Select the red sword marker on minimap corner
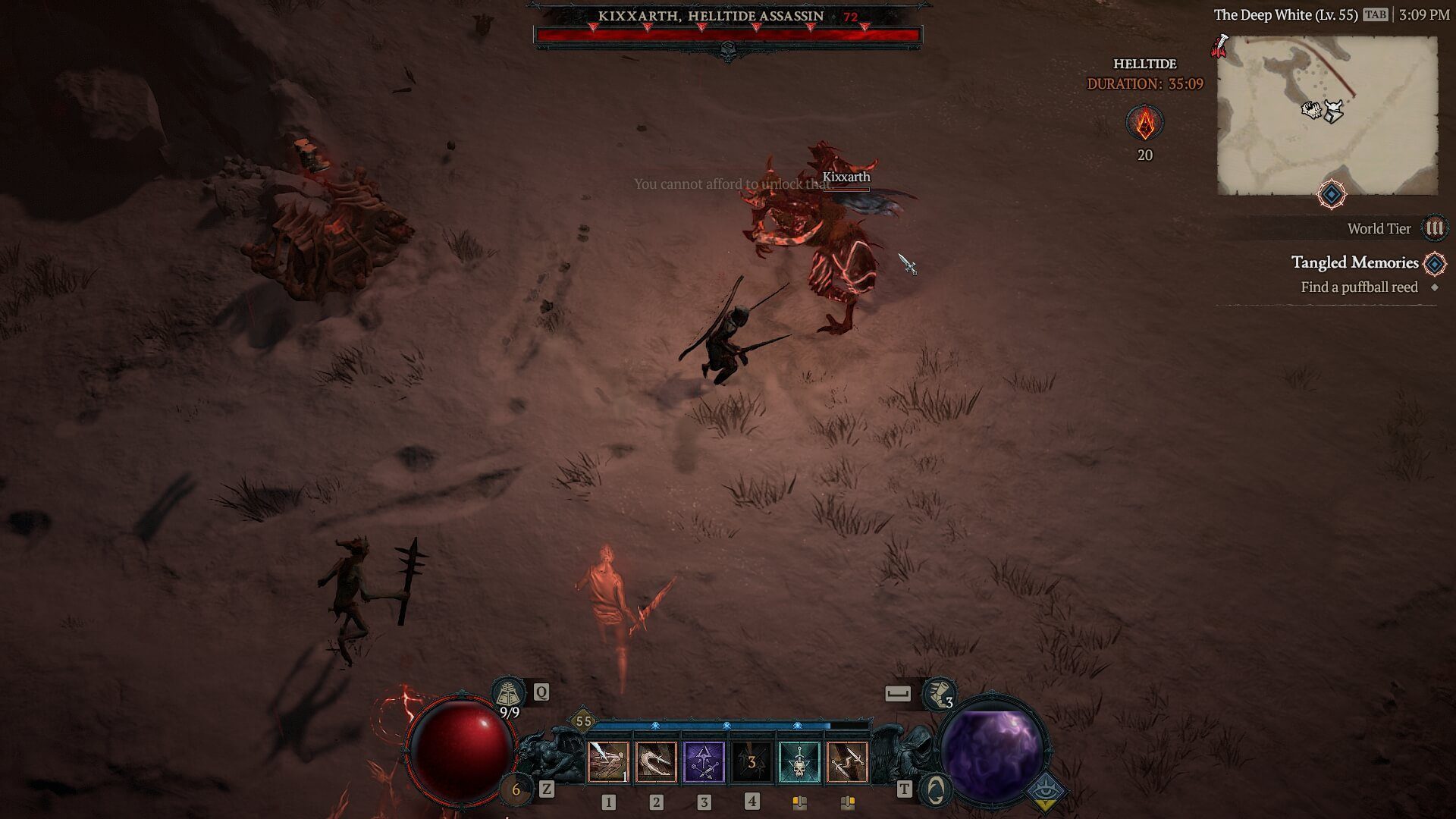Viewport: 1456px width, 819px height. 1220,45
